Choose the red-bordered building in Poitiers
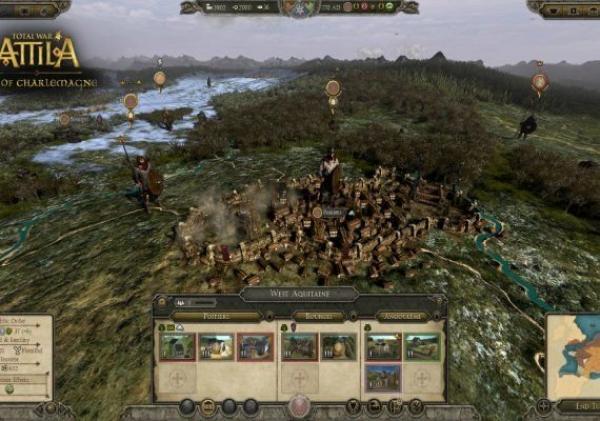The width and height of the screenshot is (600, 421). point(255,347)
